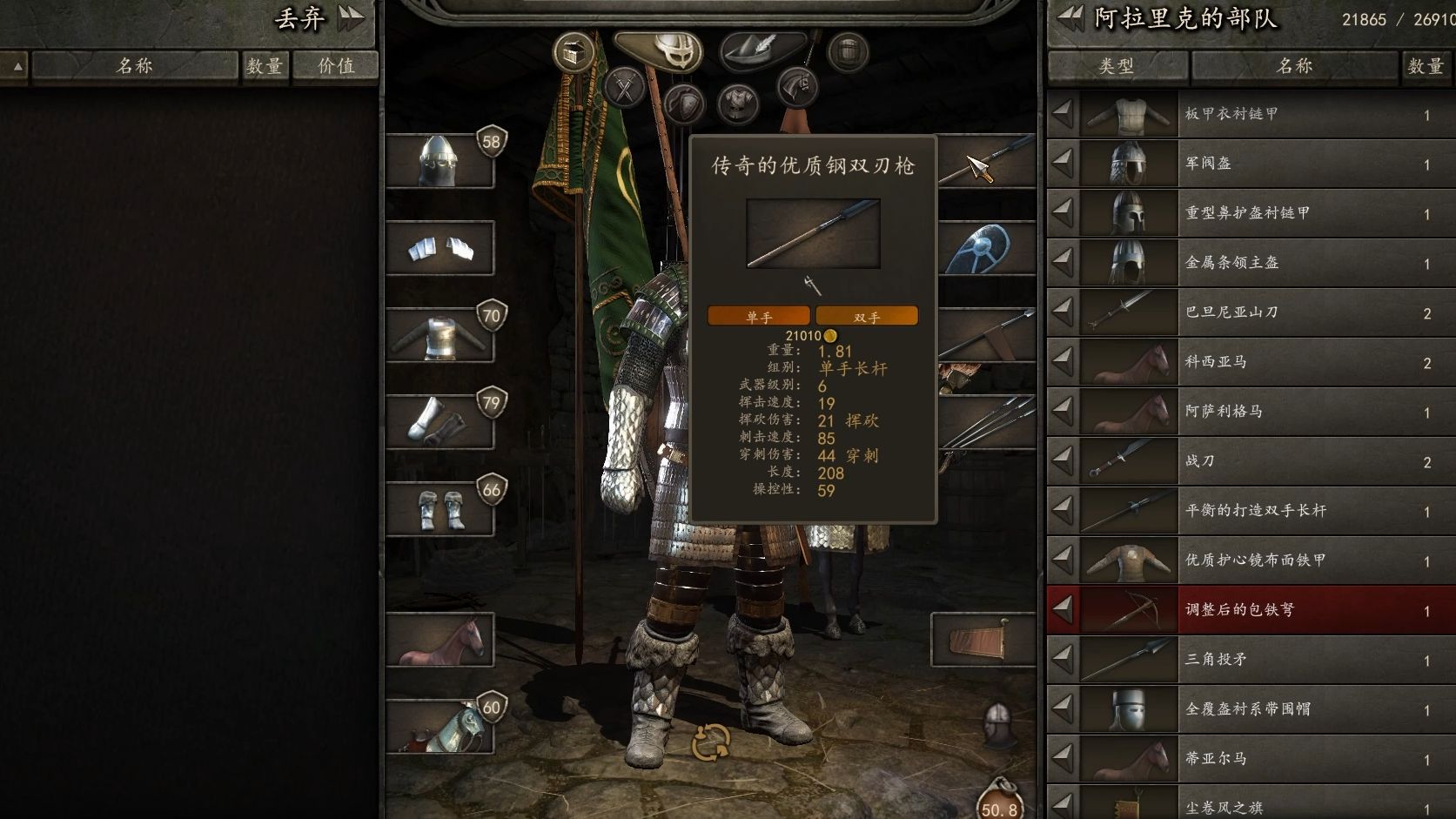
Task: Switch to the feathered hat civilian set
Action: [x=763, y=49]
